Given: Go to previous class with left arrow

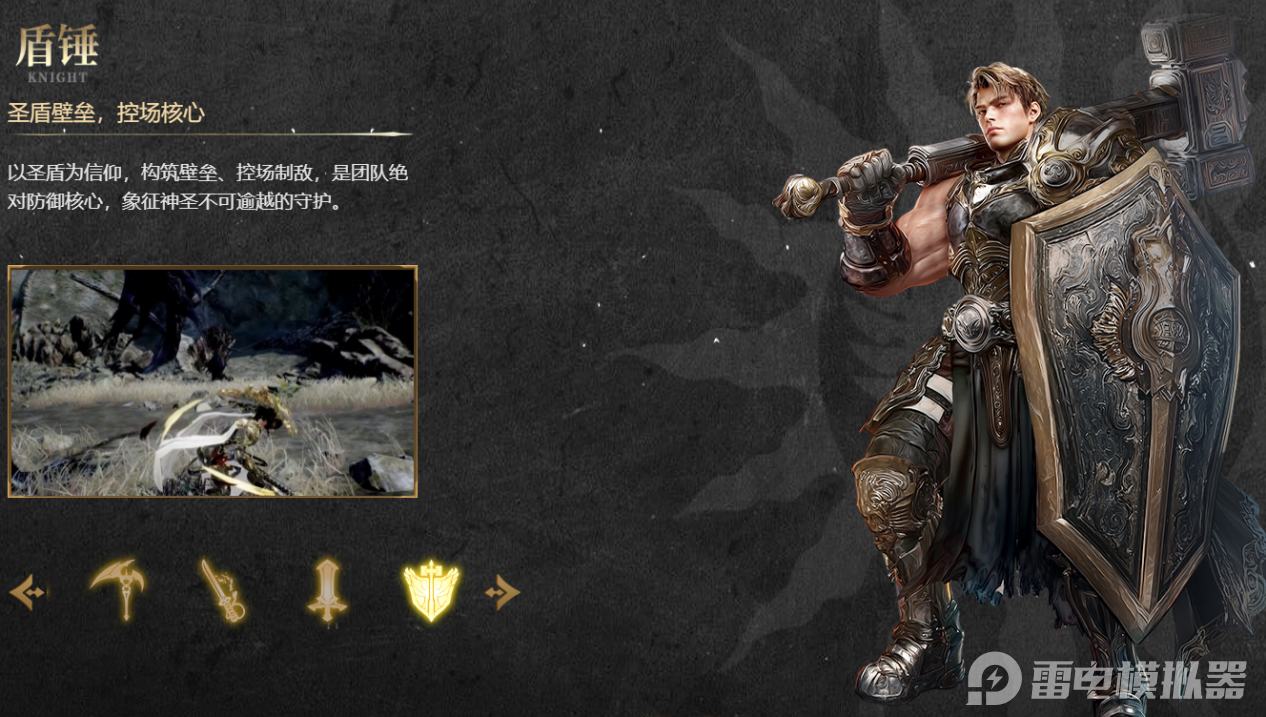Looking at the screenshot, I should pyautogui.click(x=27, y=592).
